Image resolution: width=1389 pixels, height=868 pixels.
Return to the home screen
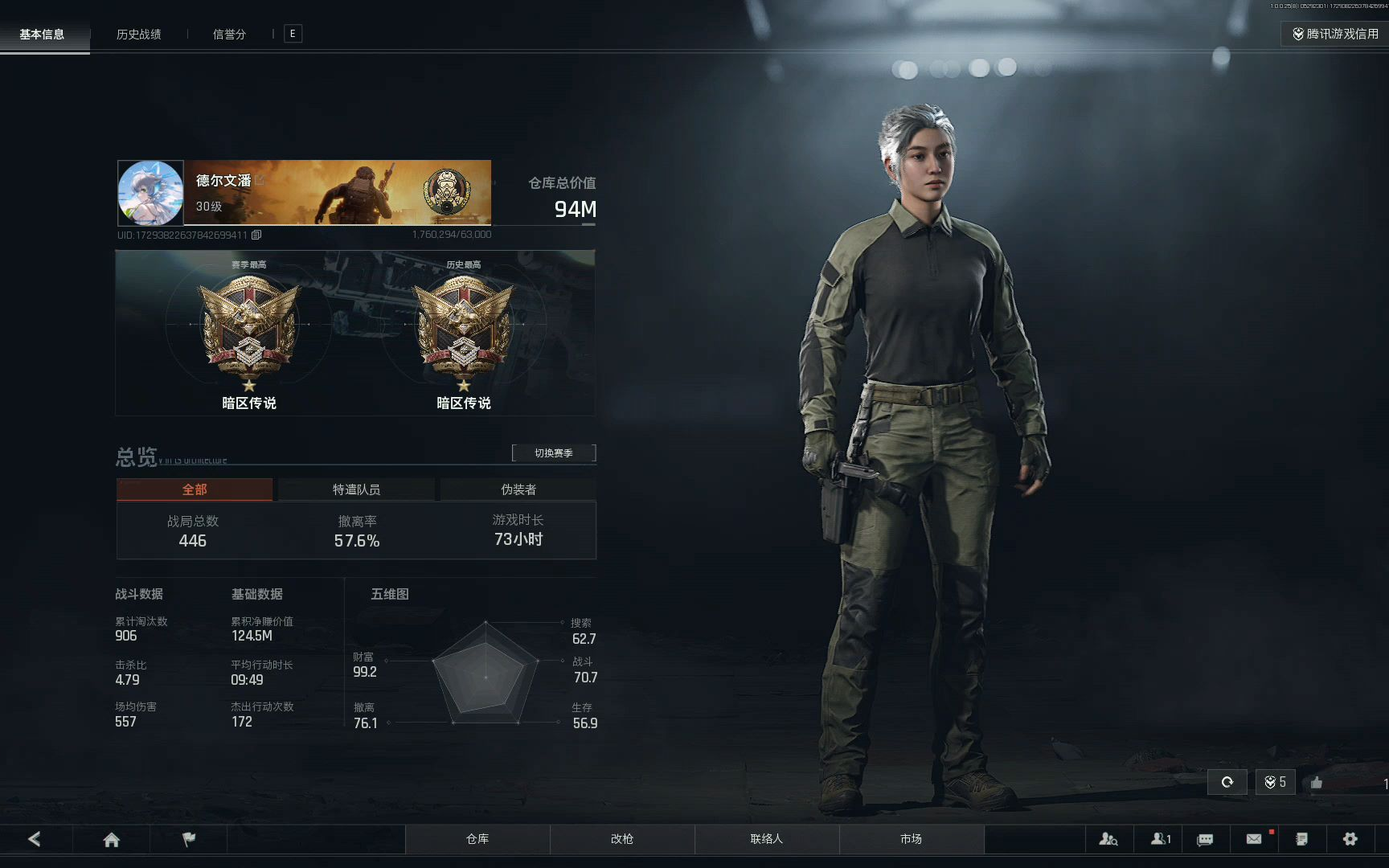(112, 839)
